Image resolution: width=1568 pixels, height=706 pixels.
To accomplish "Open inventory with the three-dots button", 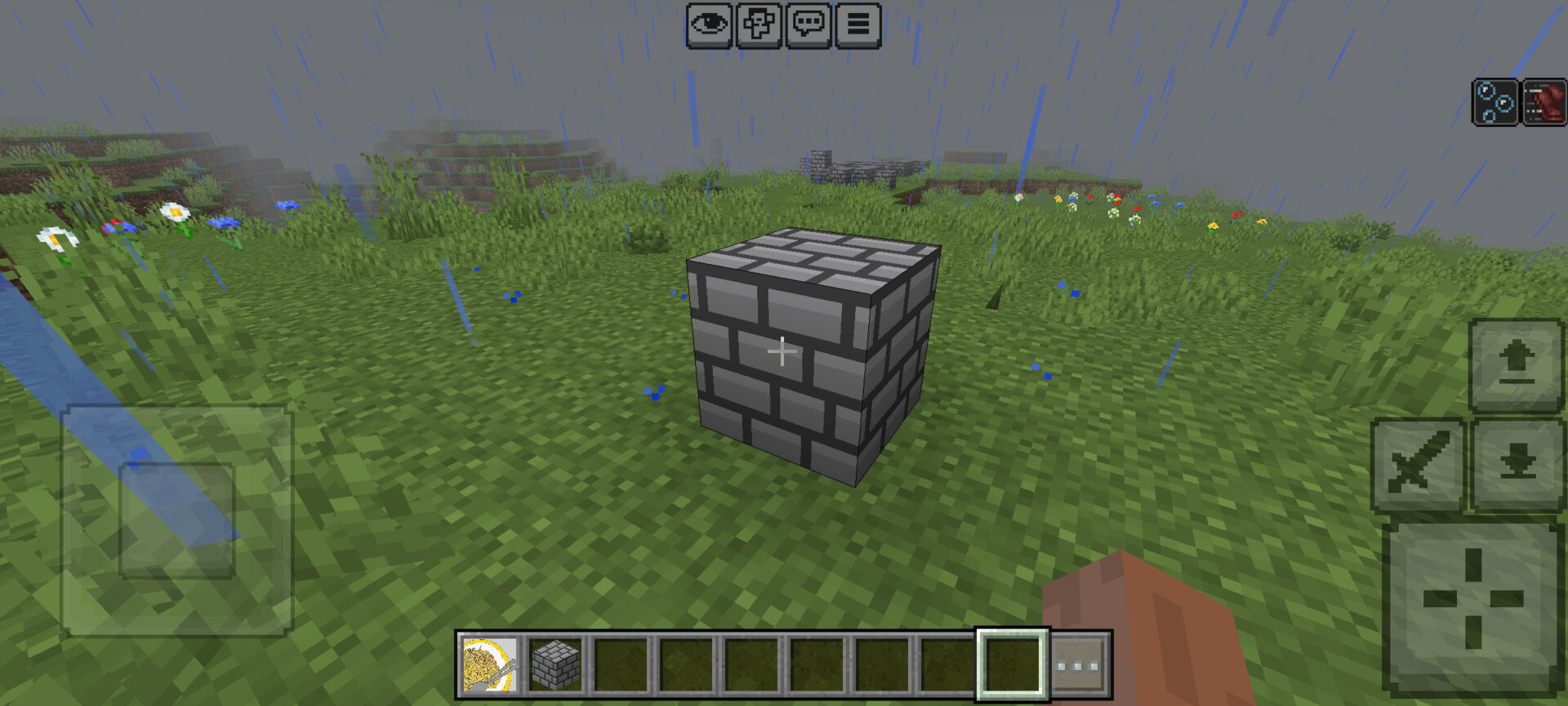I will (1078, 665).
